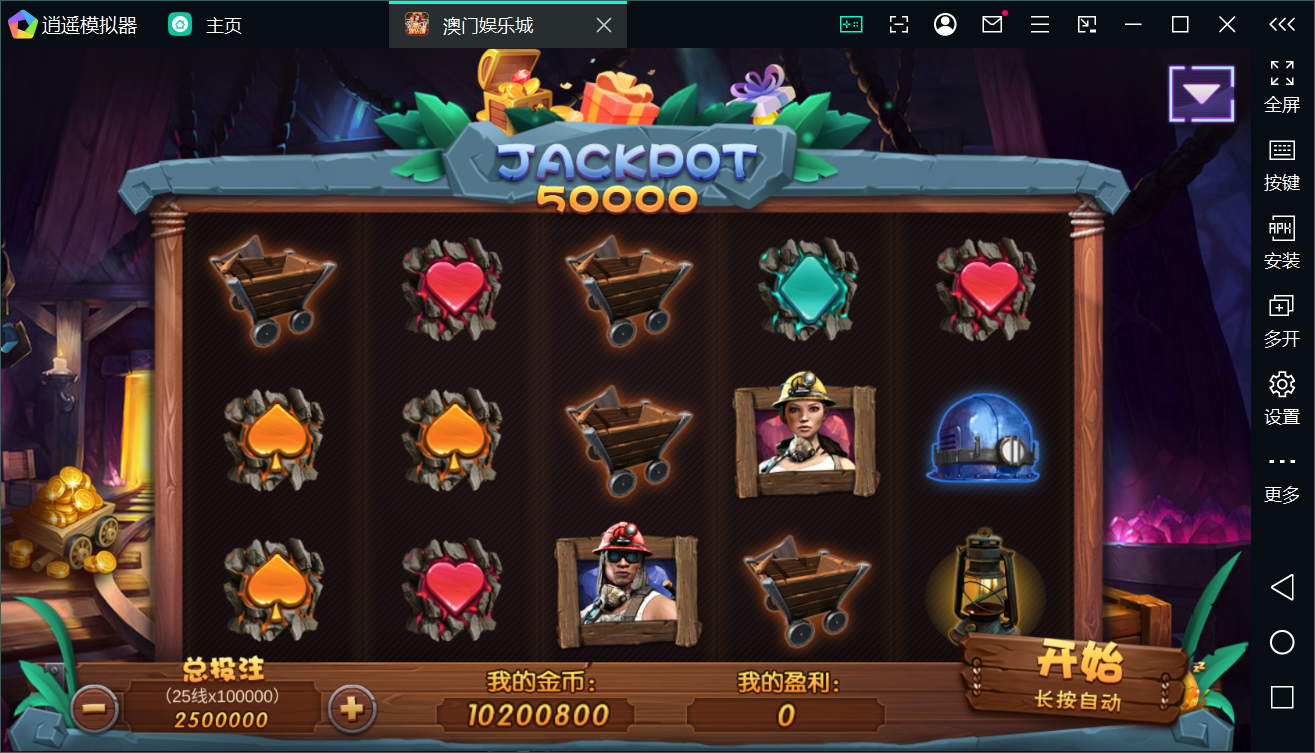Open the 按键 key mapping tool
Image resolution: width=1315 pixels, height=753 pixels.
1282,164
